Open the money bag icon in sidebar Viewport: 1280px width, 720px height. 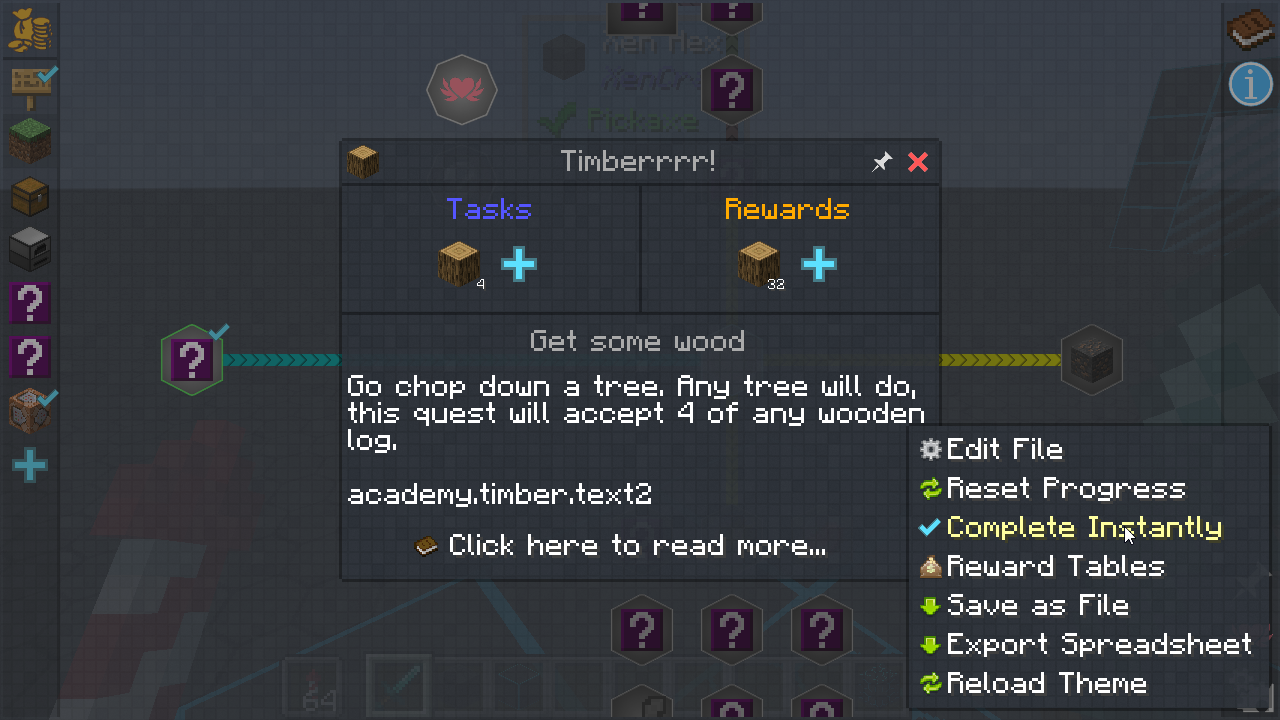coord(30,30)
